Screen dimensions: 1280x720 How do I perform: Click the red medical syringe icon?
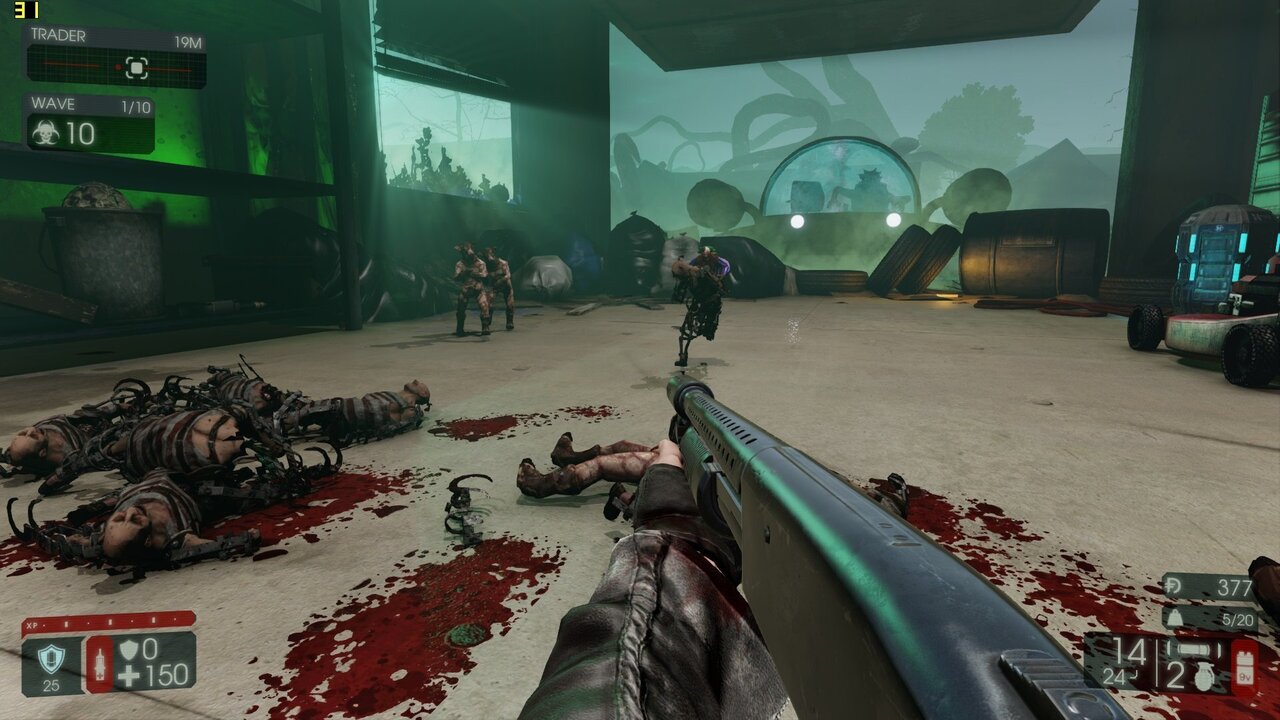coord(99,663)
